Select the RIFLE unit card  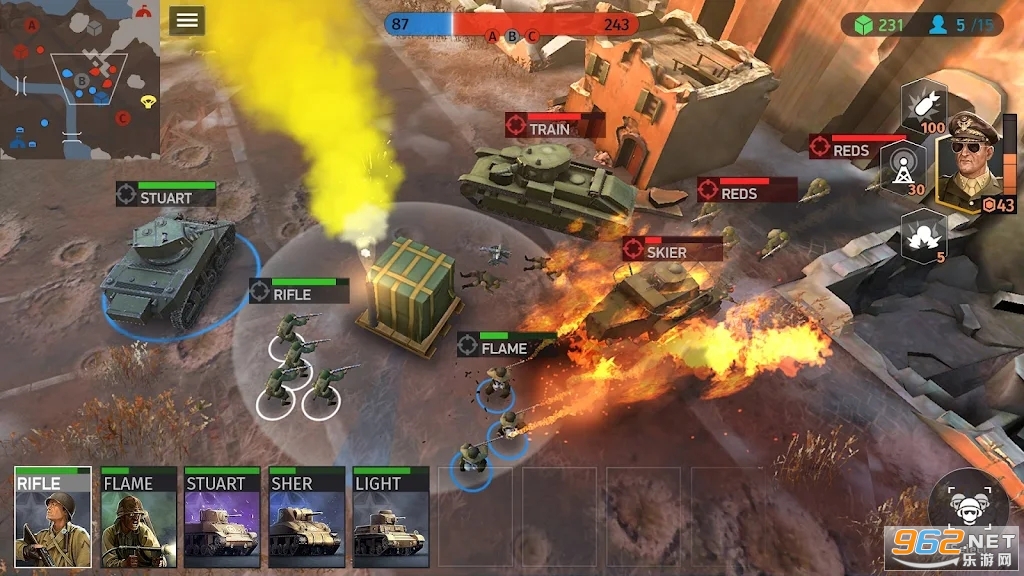(x=53, y=516)
